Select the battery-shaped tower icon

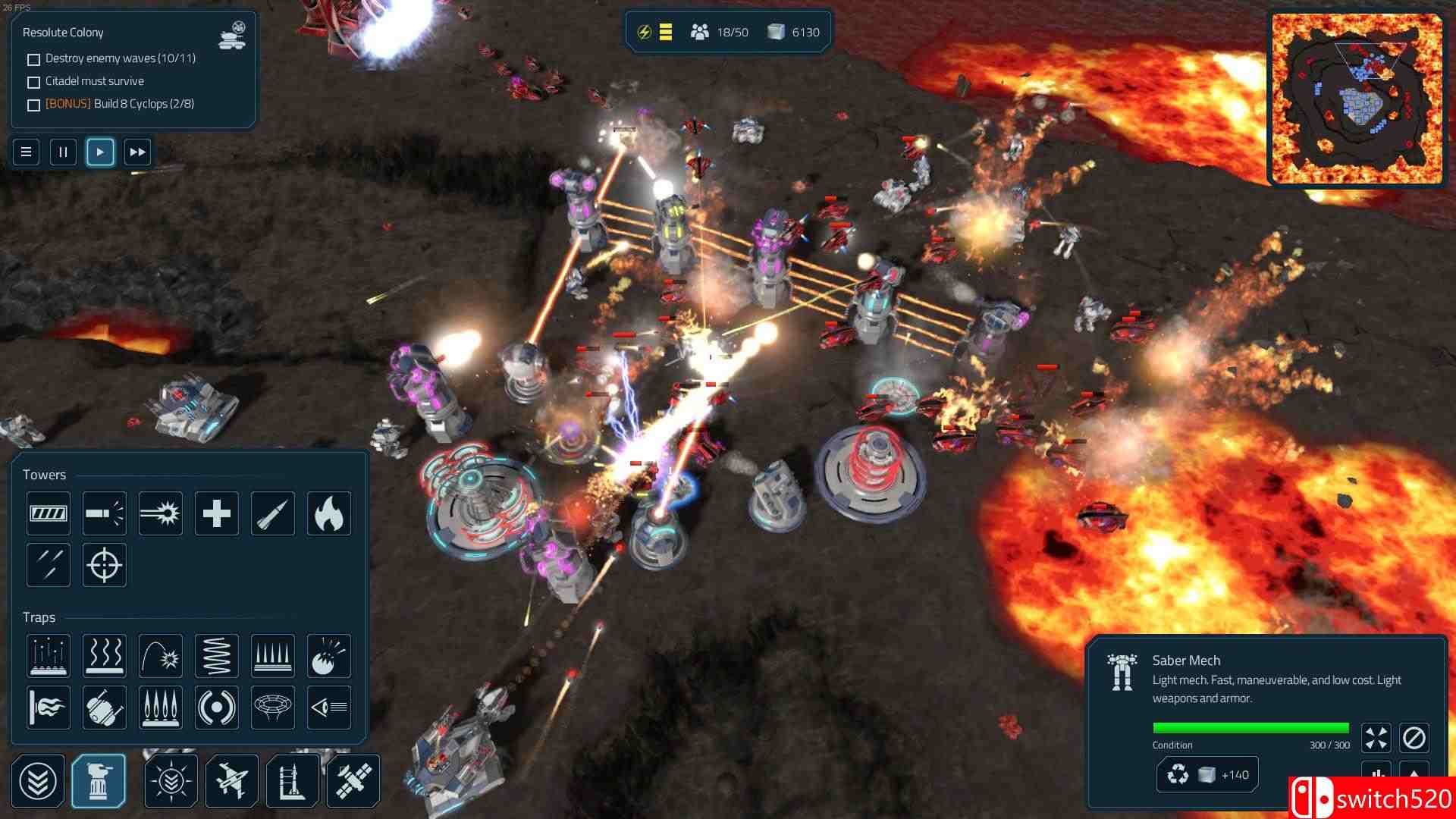tap(49, 513)
